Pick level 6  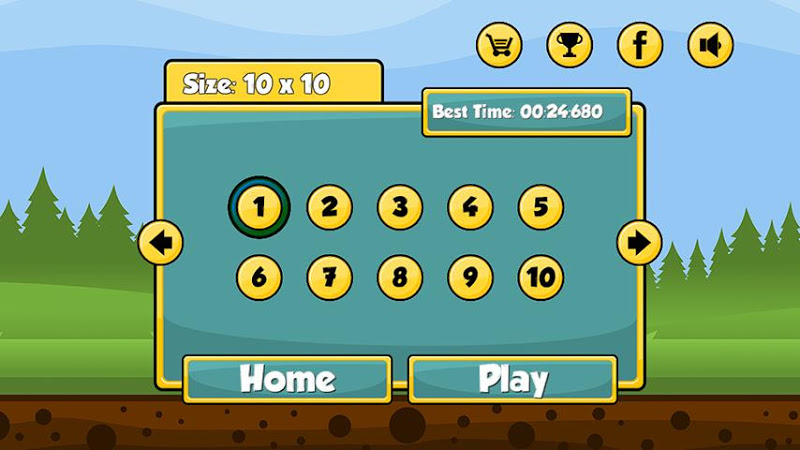click(x=259, y=276)
